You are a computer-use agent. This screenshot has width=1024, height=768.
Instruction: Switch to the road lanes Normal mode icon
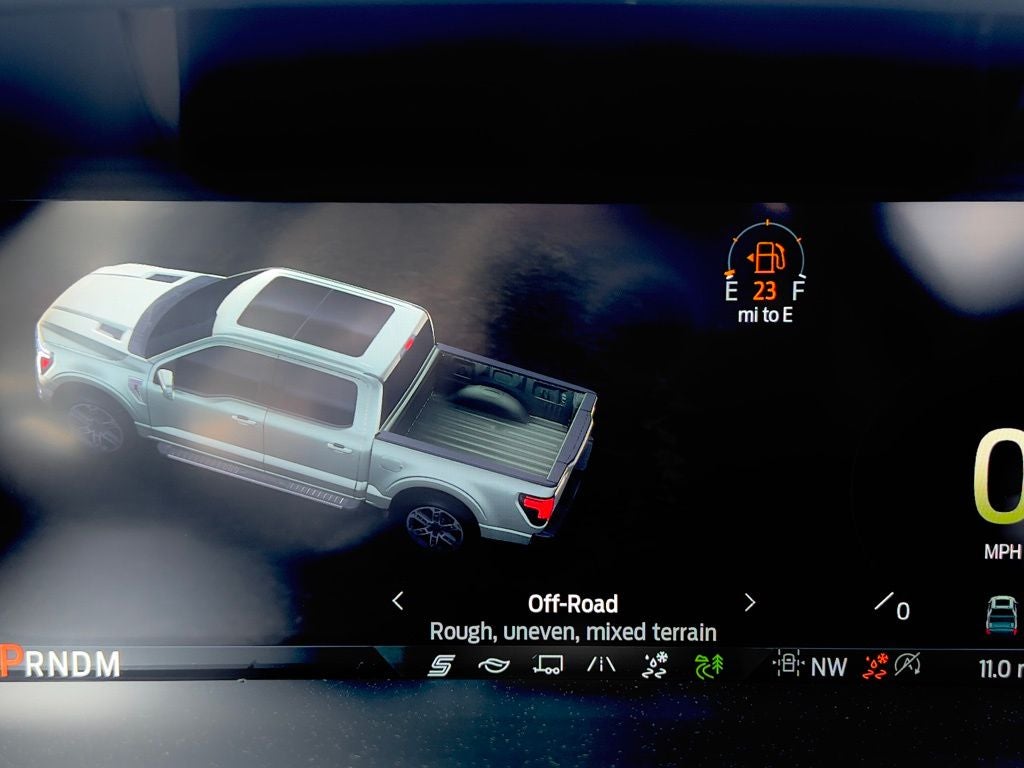(601, 665)
